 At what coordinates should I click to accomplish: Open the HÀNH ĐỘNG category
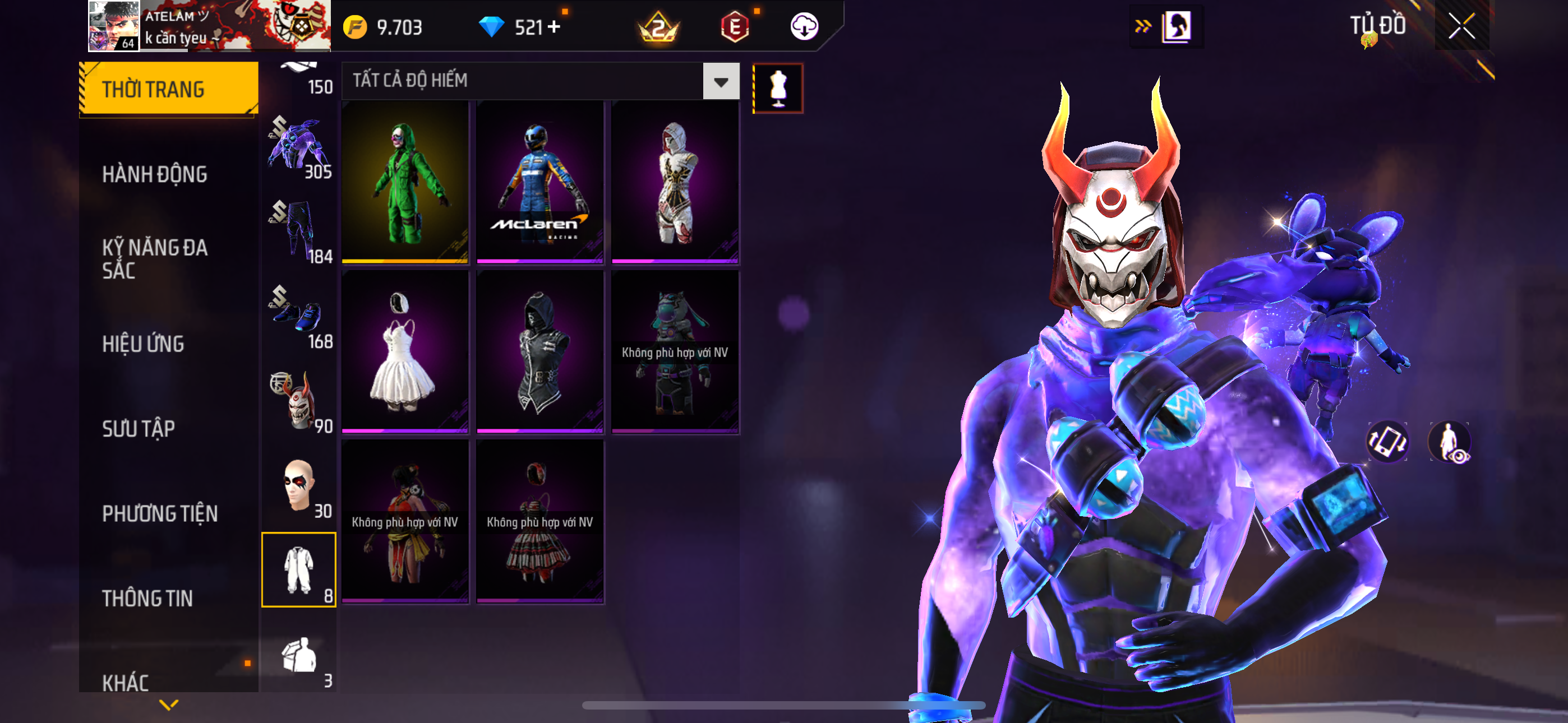click(155, 174)
